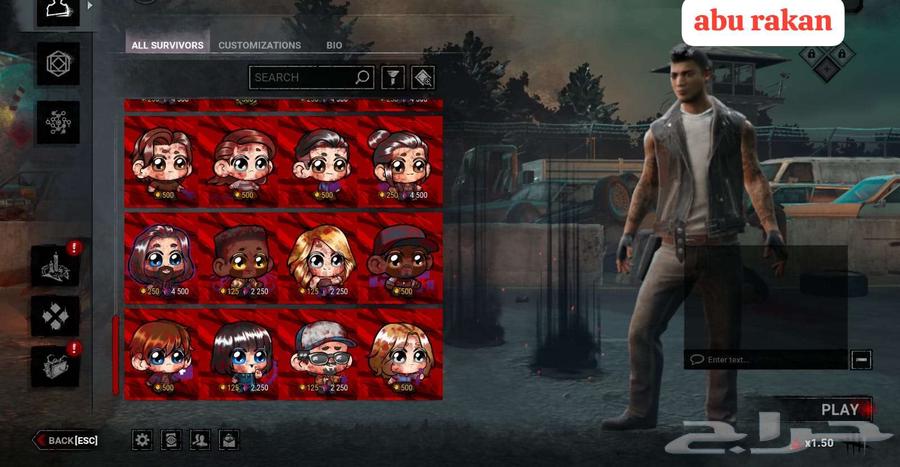
Task: Click the survivor Search field
Action: pos(301,77)
